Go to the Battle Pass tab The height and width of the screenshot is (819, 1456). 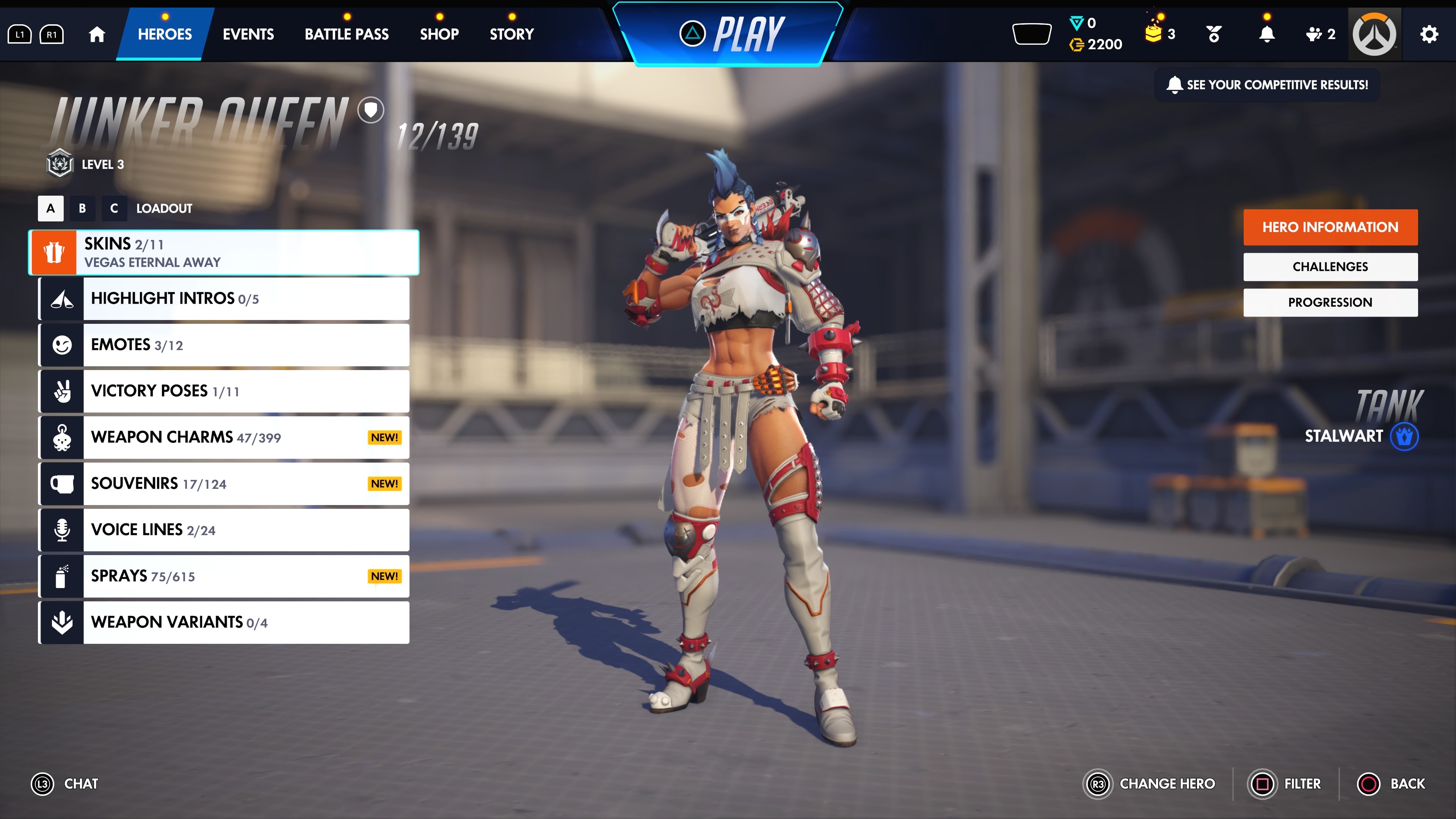point(347,34)
